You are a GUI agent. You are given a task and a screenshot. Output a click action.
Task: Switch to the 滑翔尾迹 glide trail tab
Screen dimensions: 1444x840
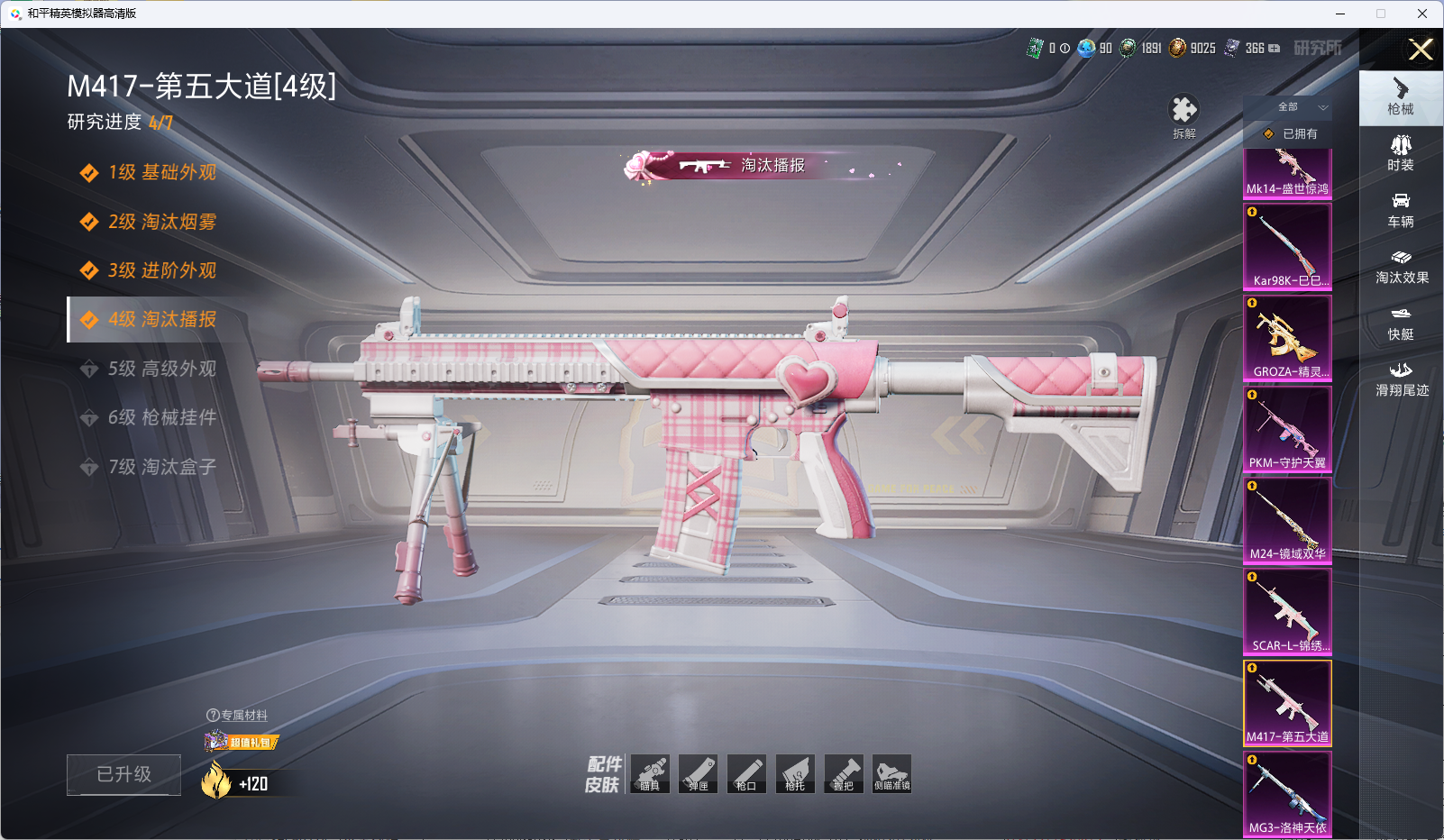click(x=1401, y=379)
